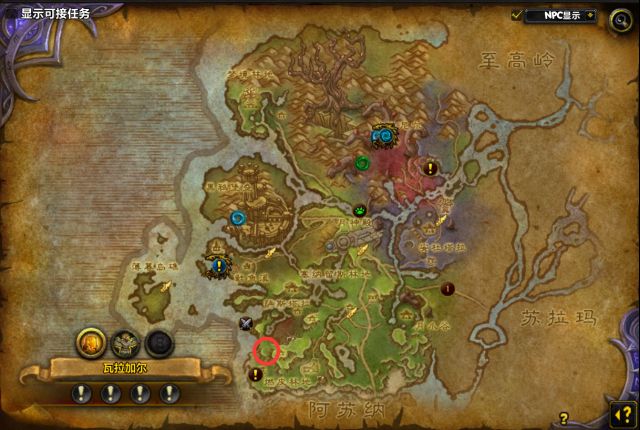Select the green paw print marker
640x430 pixels.
360,211
